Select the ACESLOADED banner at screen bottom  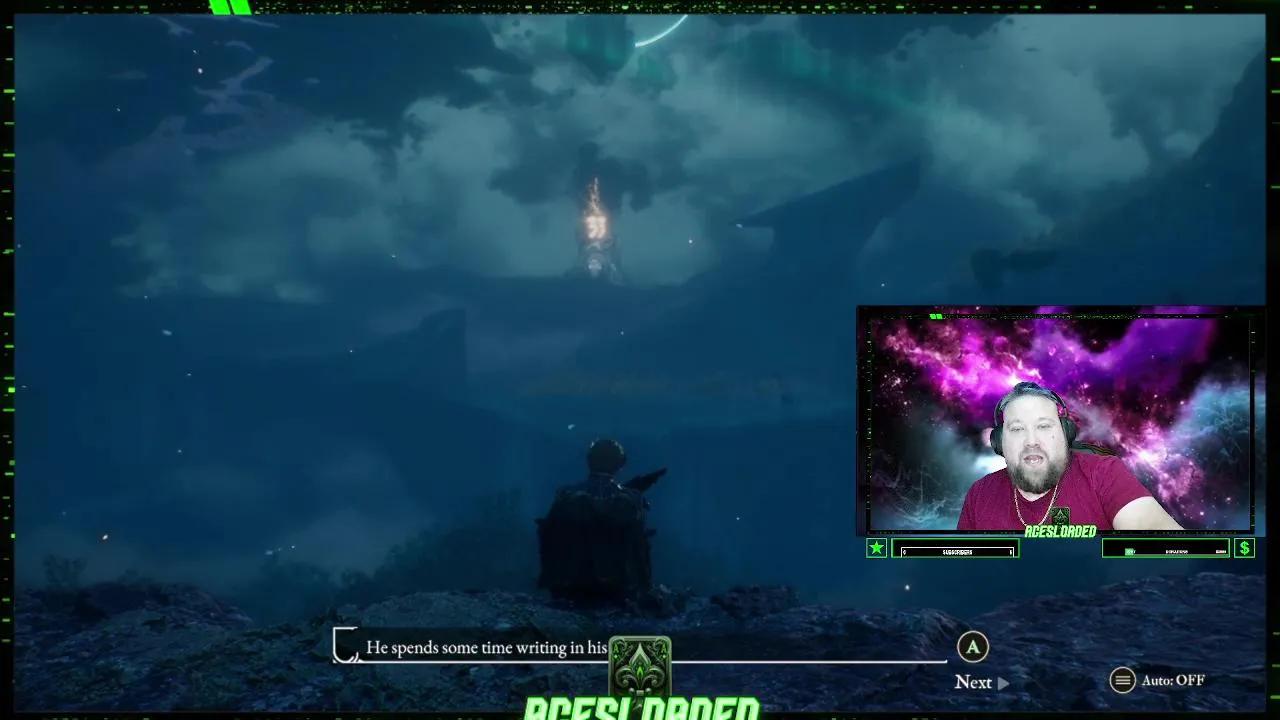click(x=640, y=706)
